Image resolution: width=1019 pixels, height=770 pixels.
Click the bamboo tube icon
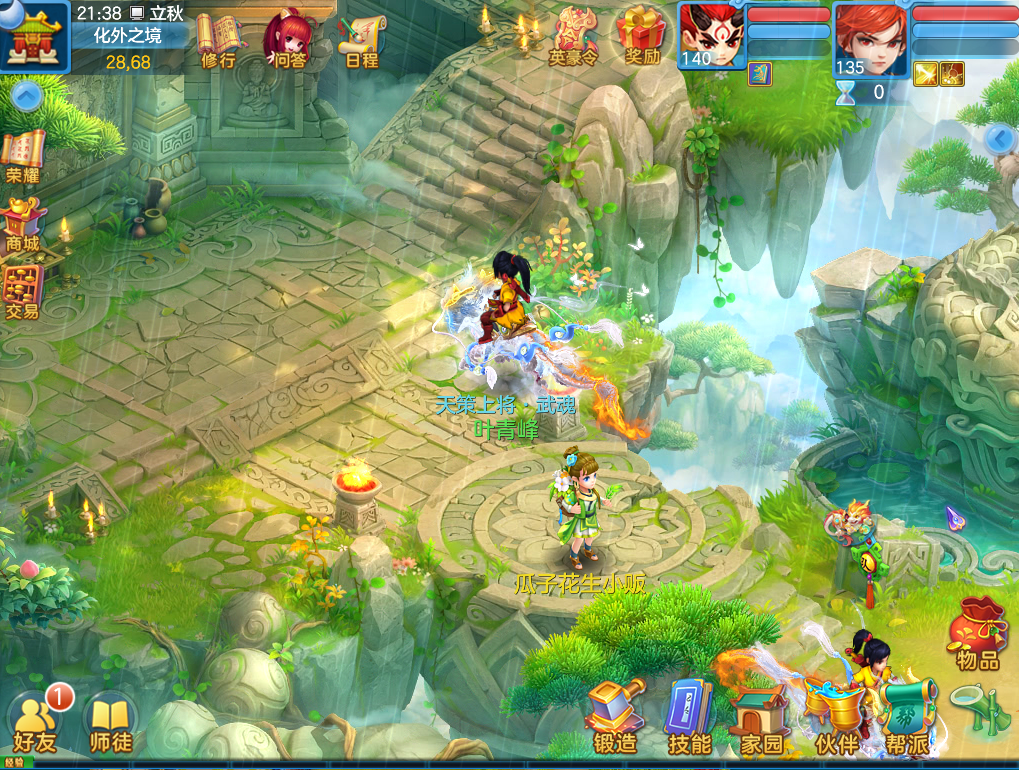pyautogui.click(x=976, y=710)
